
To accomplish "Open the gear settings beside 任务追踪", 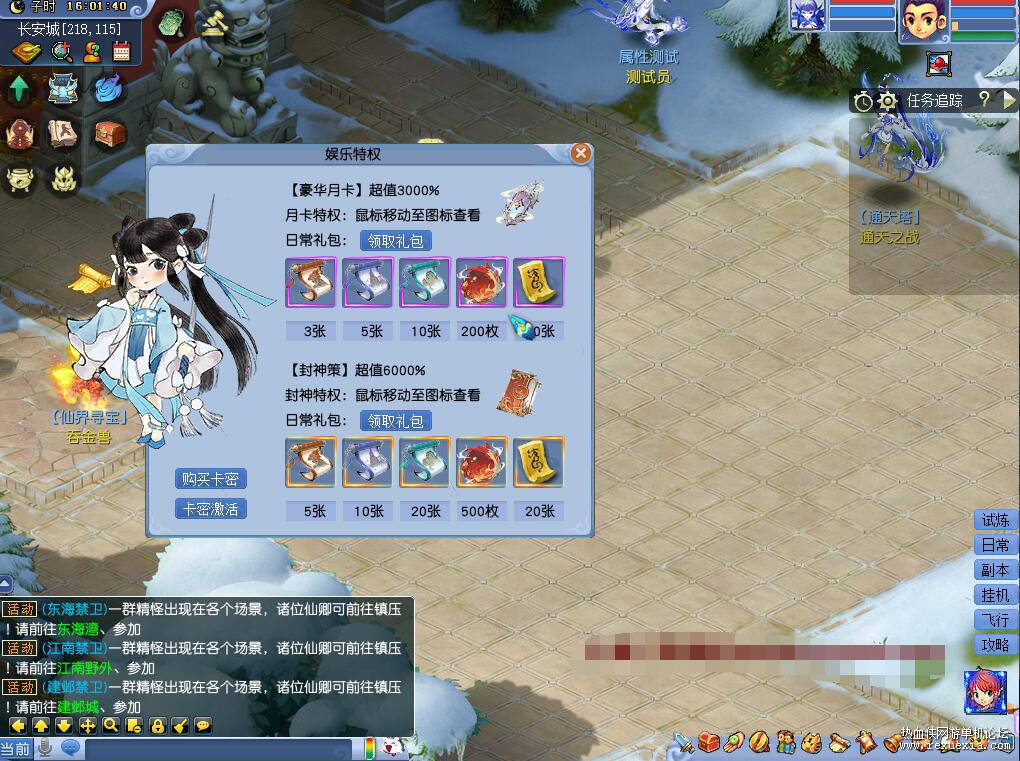I will tap(887, 101).
